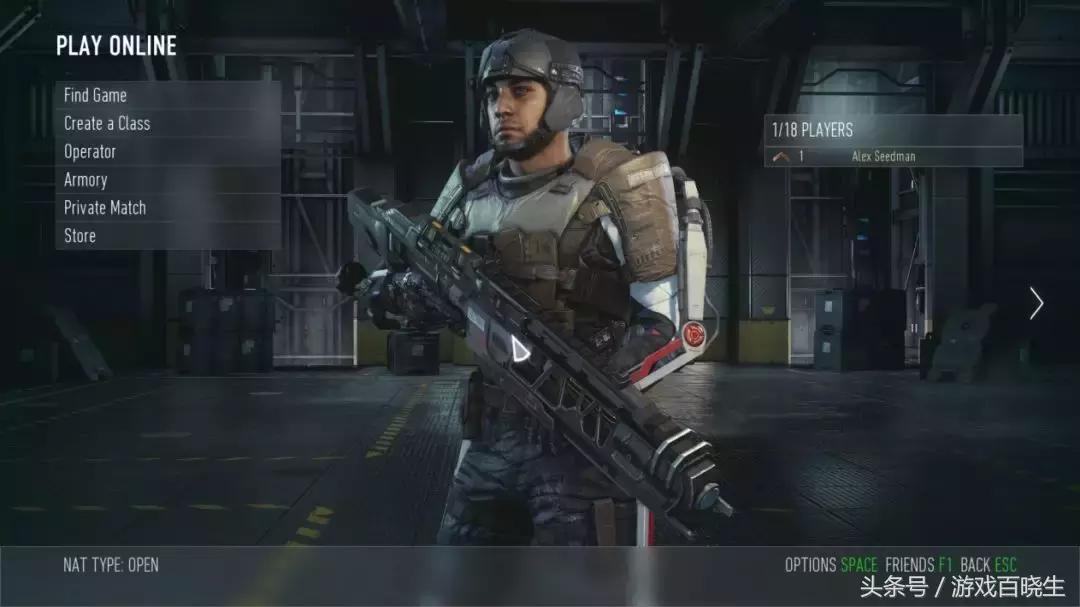Go Back from the Play Online menu
1080x607 pixels.
(x=988, y=565)
